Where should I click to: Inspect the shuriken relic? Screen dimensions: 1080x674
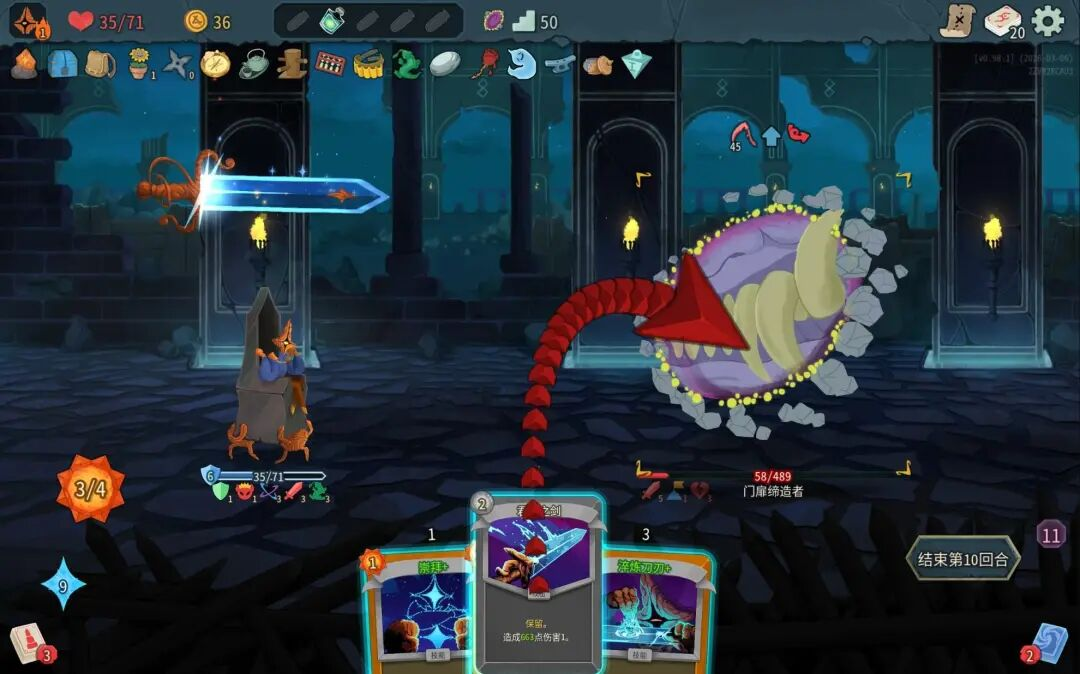click(177, 64)
